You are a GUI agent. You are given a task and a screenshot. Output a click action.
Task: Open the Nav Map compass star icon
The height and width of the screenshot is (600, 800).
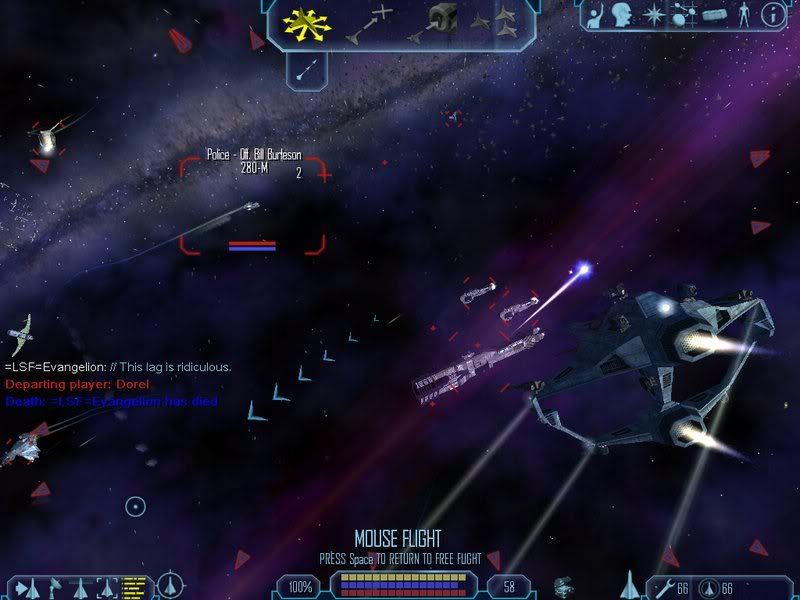click(x=654, y=15)
